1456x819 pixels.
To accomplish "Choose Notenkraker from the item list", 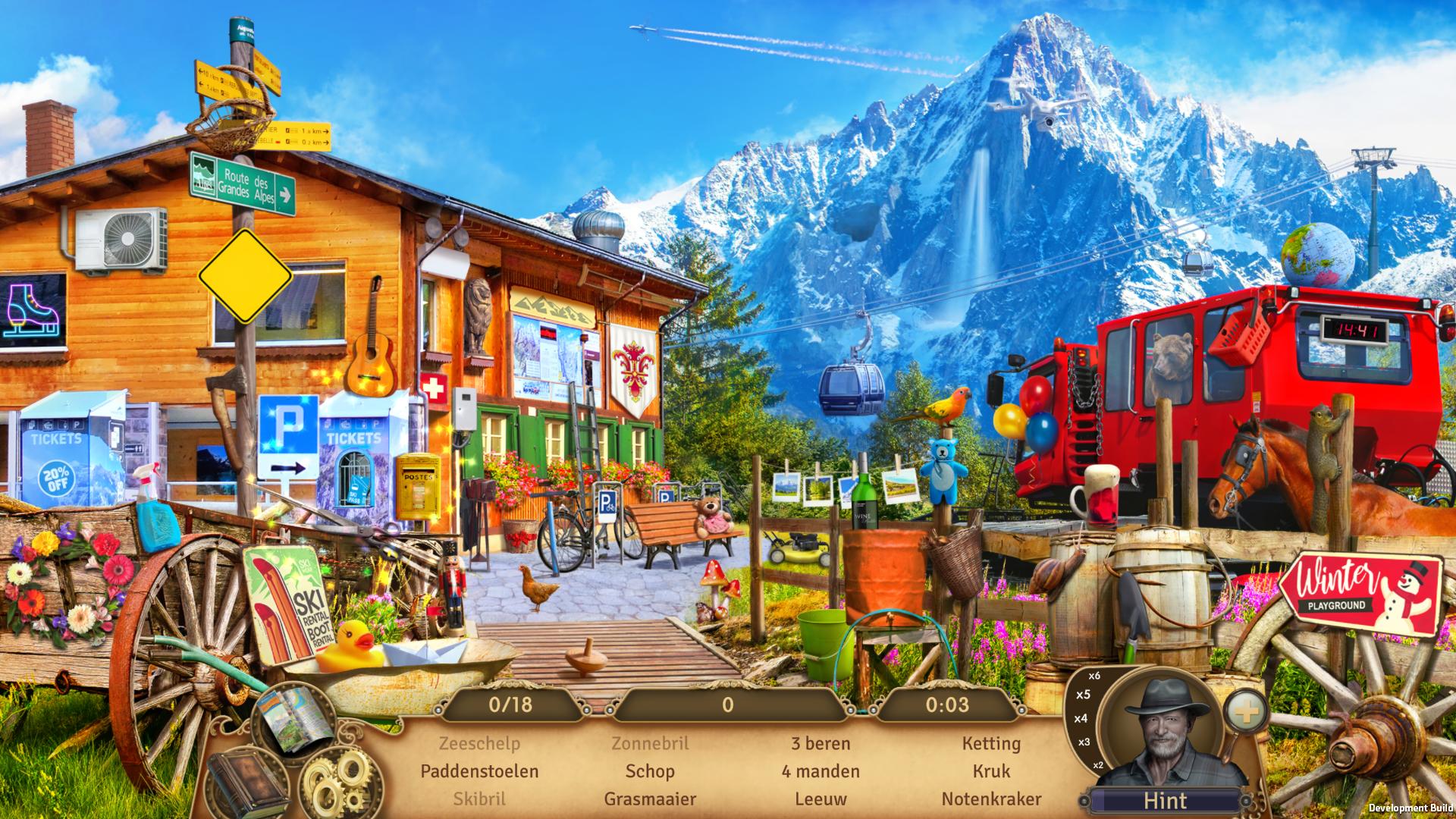I will [x=991, y=799].
